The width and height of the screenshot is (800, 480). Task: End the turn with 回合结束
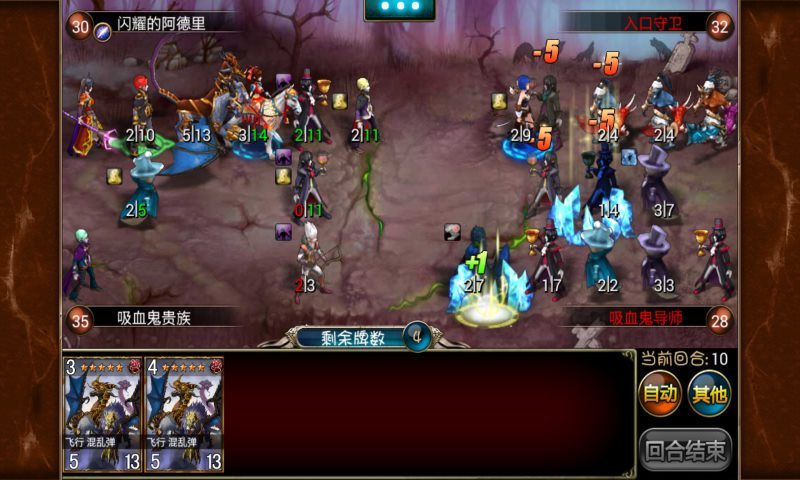tap(685, 448)
